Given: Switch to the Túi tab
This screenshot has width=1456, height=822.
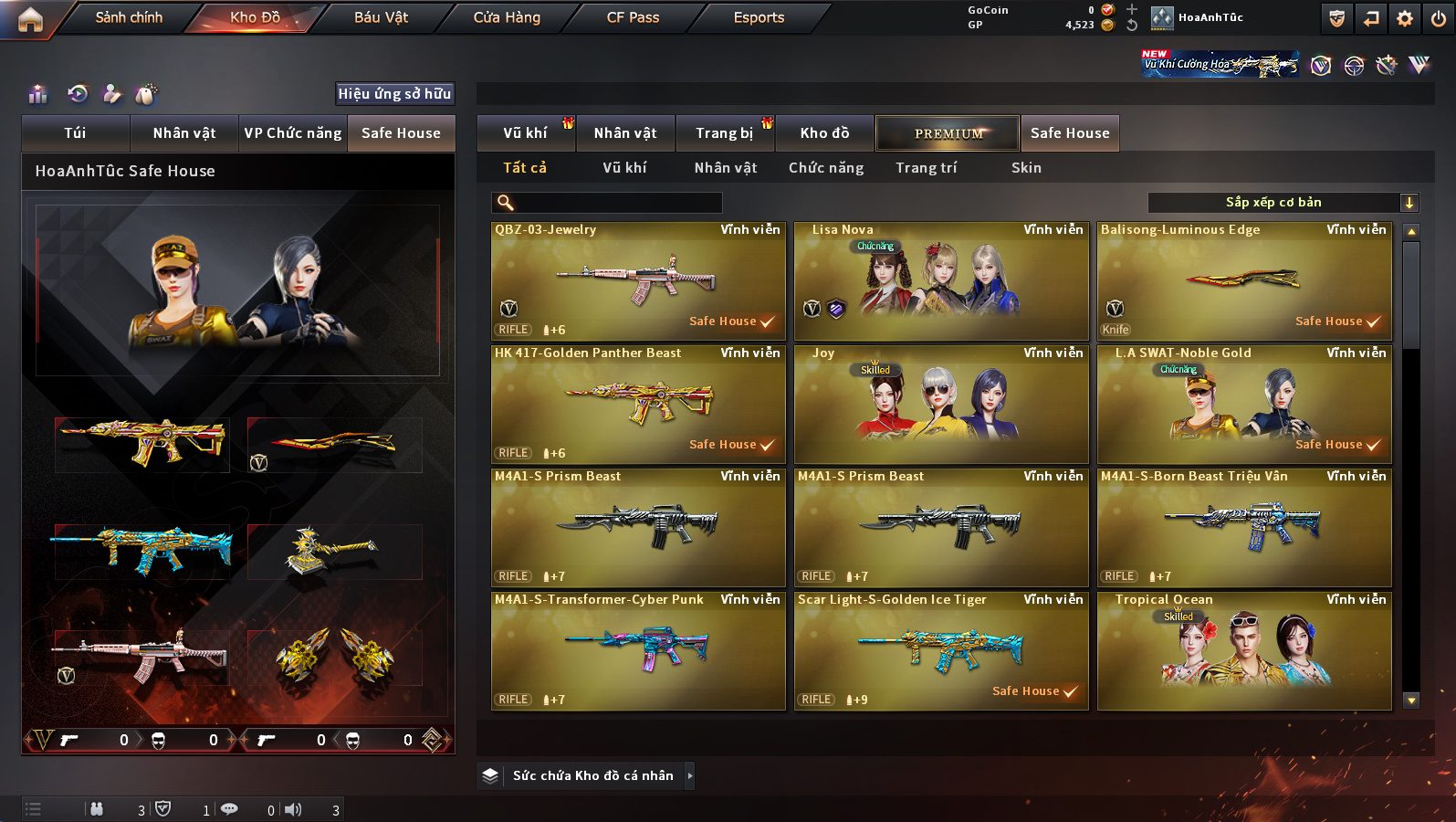Looking at the screenshot, I should point(75,133).
